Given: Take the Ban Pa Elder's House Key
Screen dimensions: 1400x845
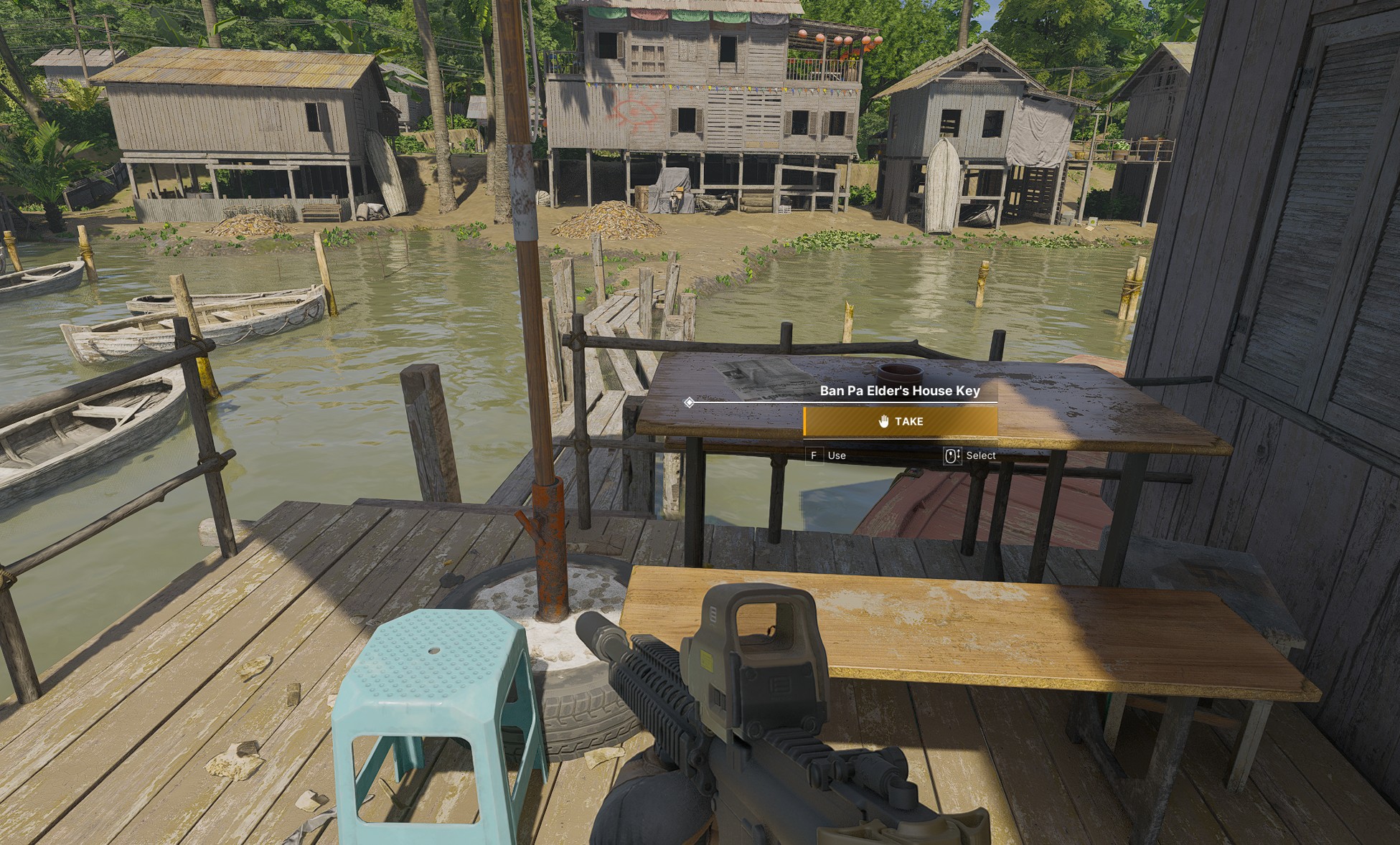Looking at the screenshot, I should tap(900, 422).
